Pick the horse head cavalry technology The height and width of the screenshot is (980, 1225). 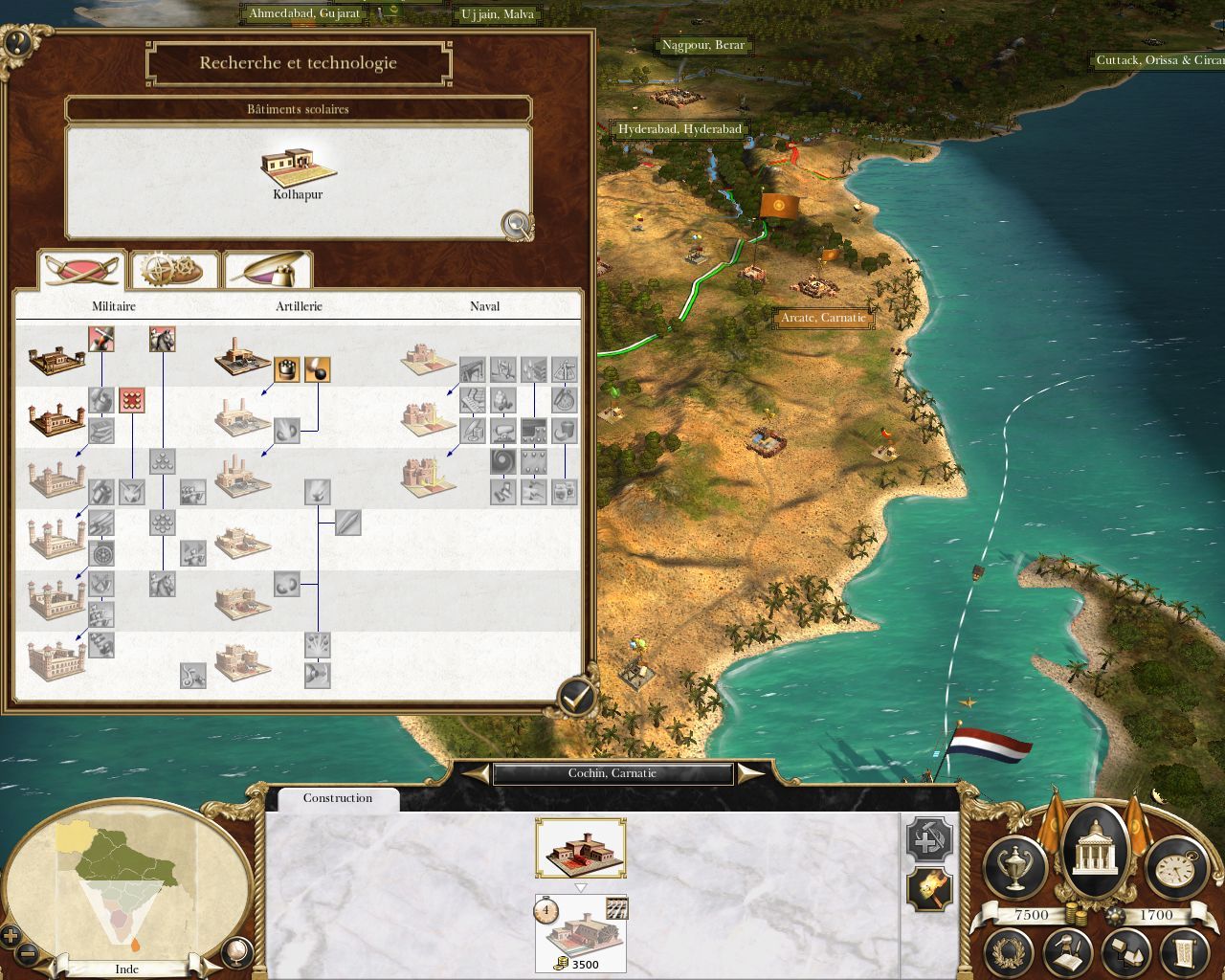[162, 339]
